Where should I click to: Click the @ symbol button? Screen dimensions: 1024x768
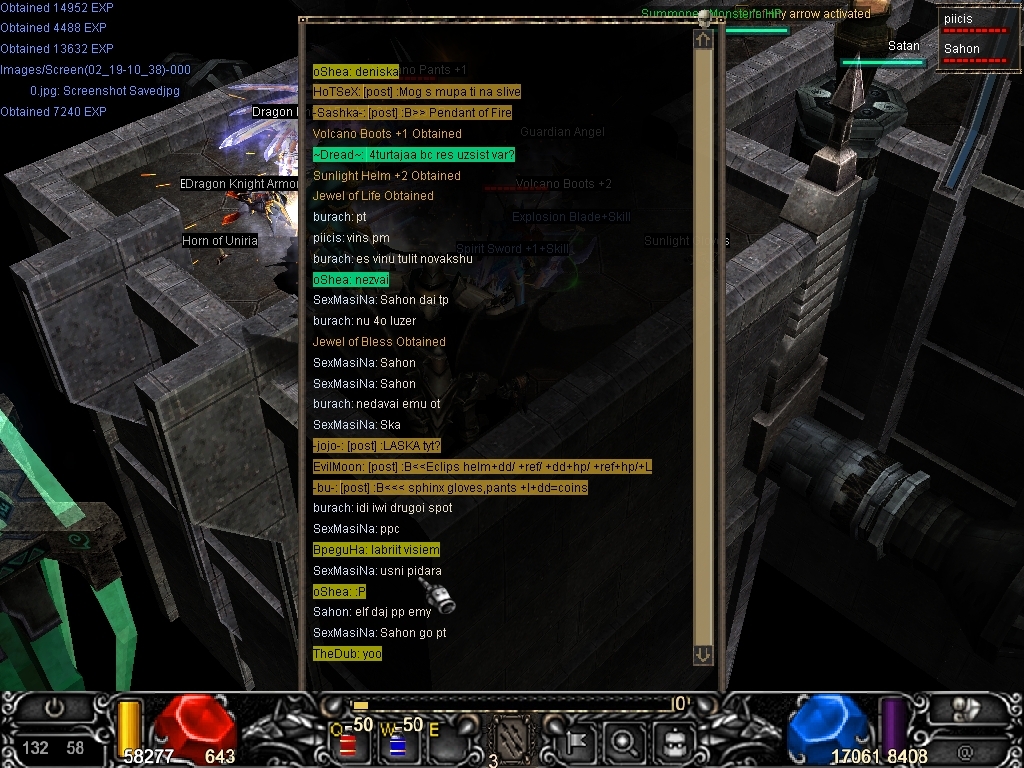coord(965,751)
